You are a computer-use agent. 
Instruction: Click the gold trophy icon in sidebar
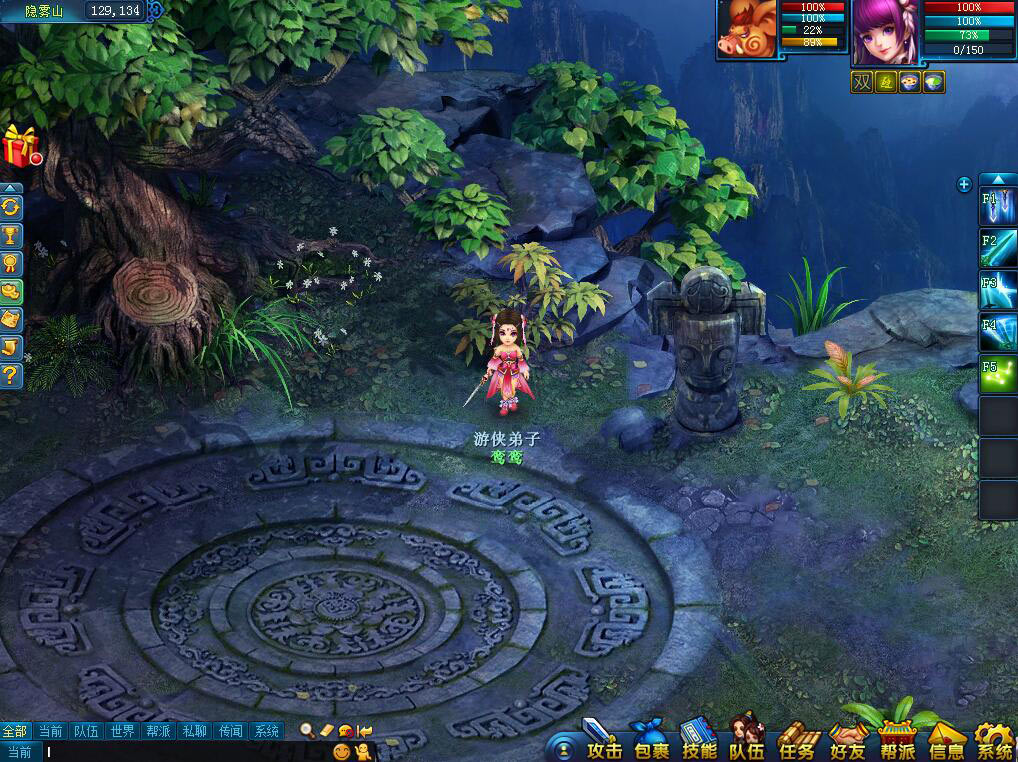pyautogui.click(x=11, y=235)
